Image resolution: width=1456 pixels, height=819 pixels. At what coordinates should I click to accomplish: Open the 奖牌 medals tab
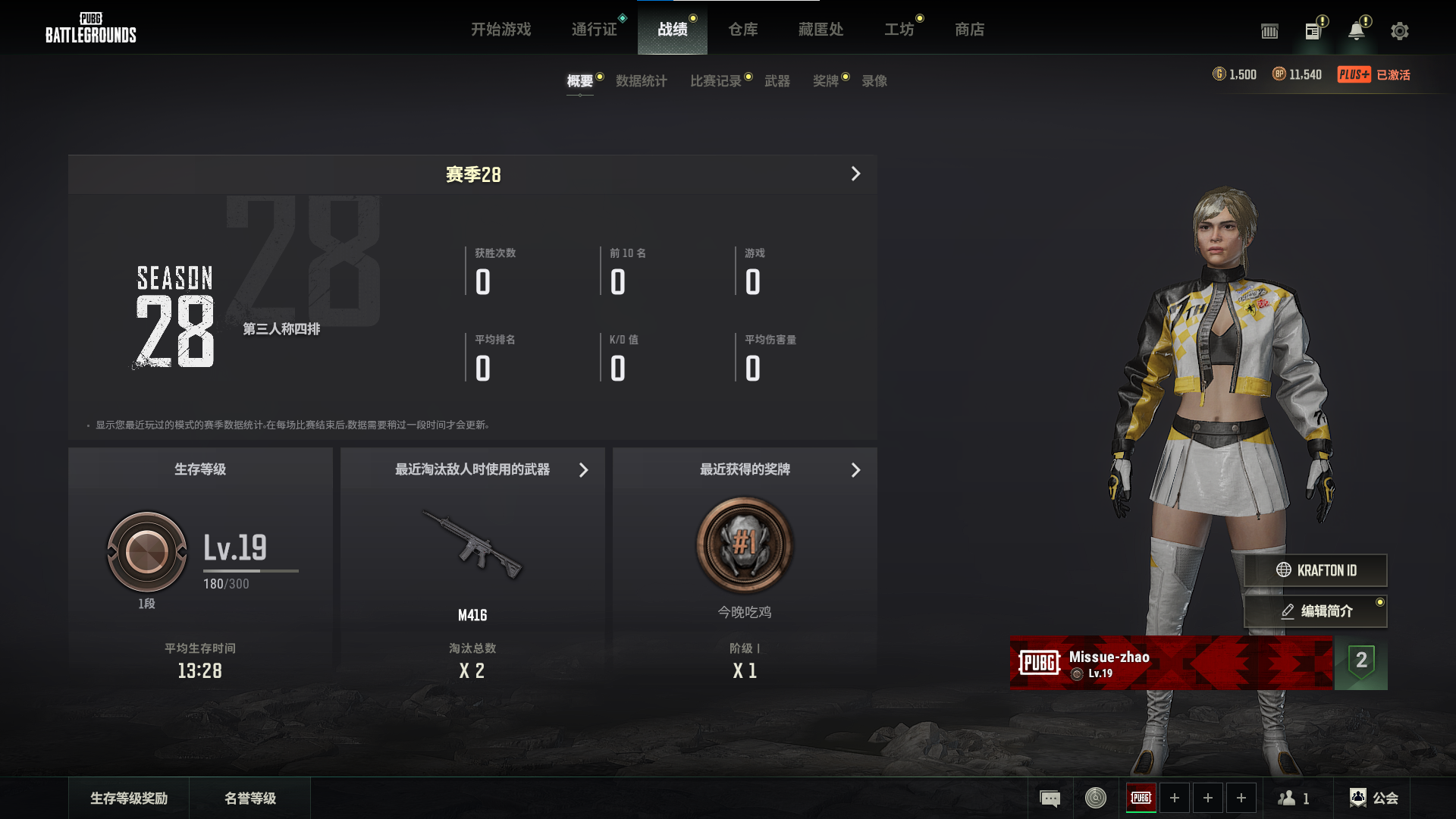point(825,81)
